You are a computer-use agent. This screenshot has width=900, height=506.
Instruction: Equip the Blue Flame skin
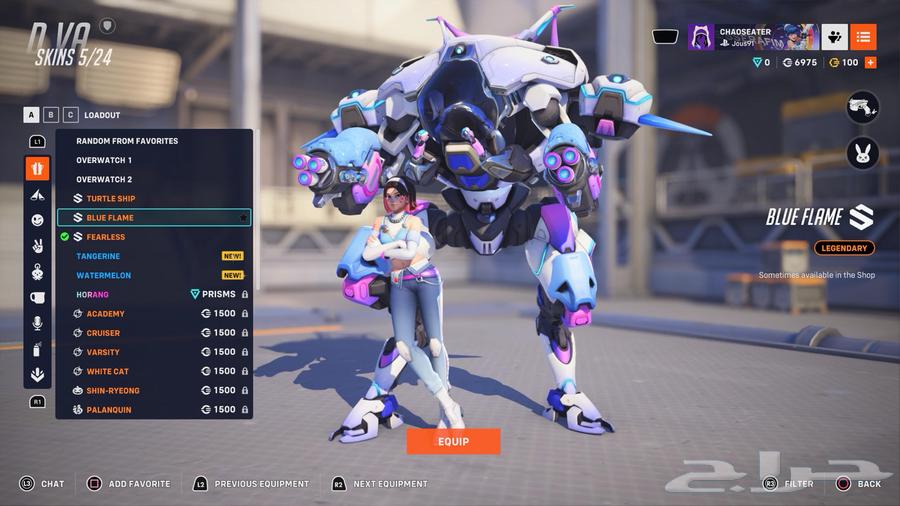coord(452,441)
